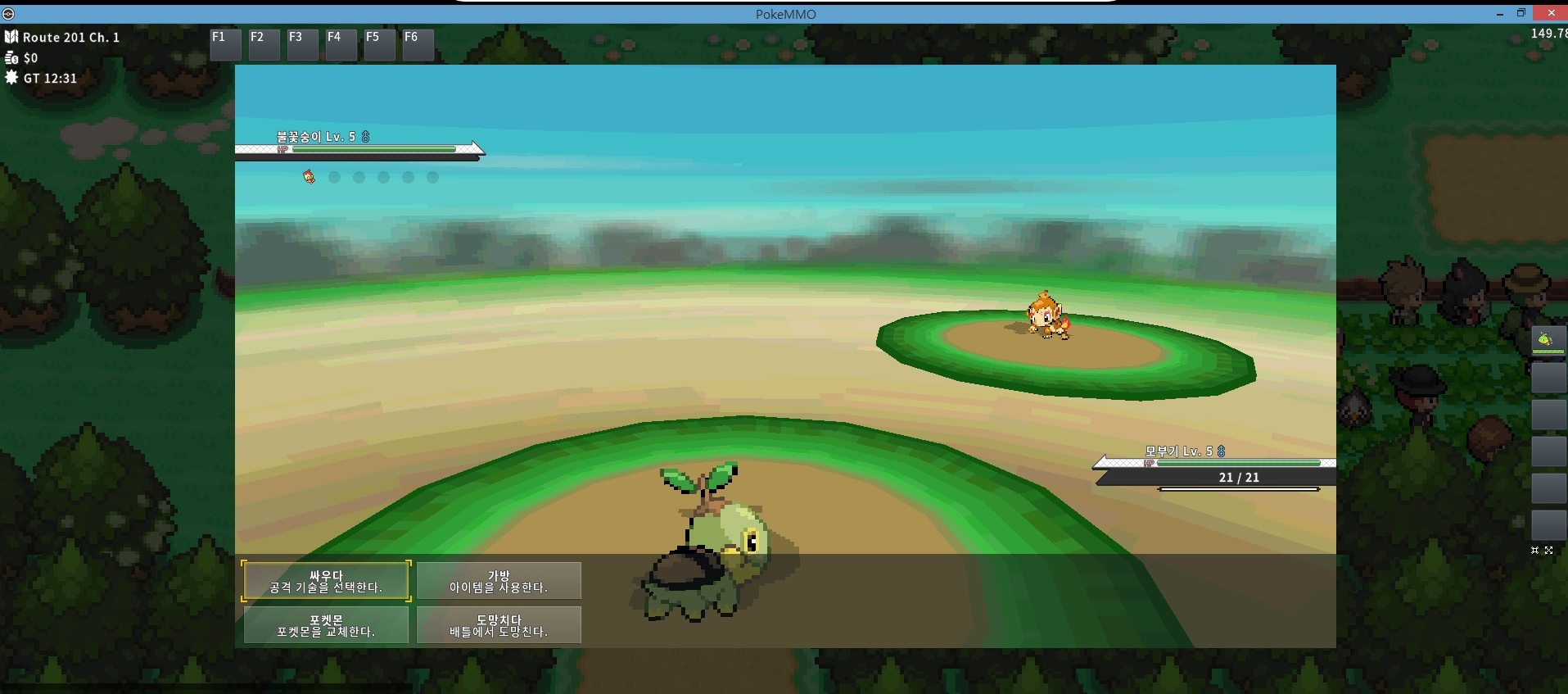
Task: Choose the 싸우다 (Fight) battle option
Action: (326, 581)
